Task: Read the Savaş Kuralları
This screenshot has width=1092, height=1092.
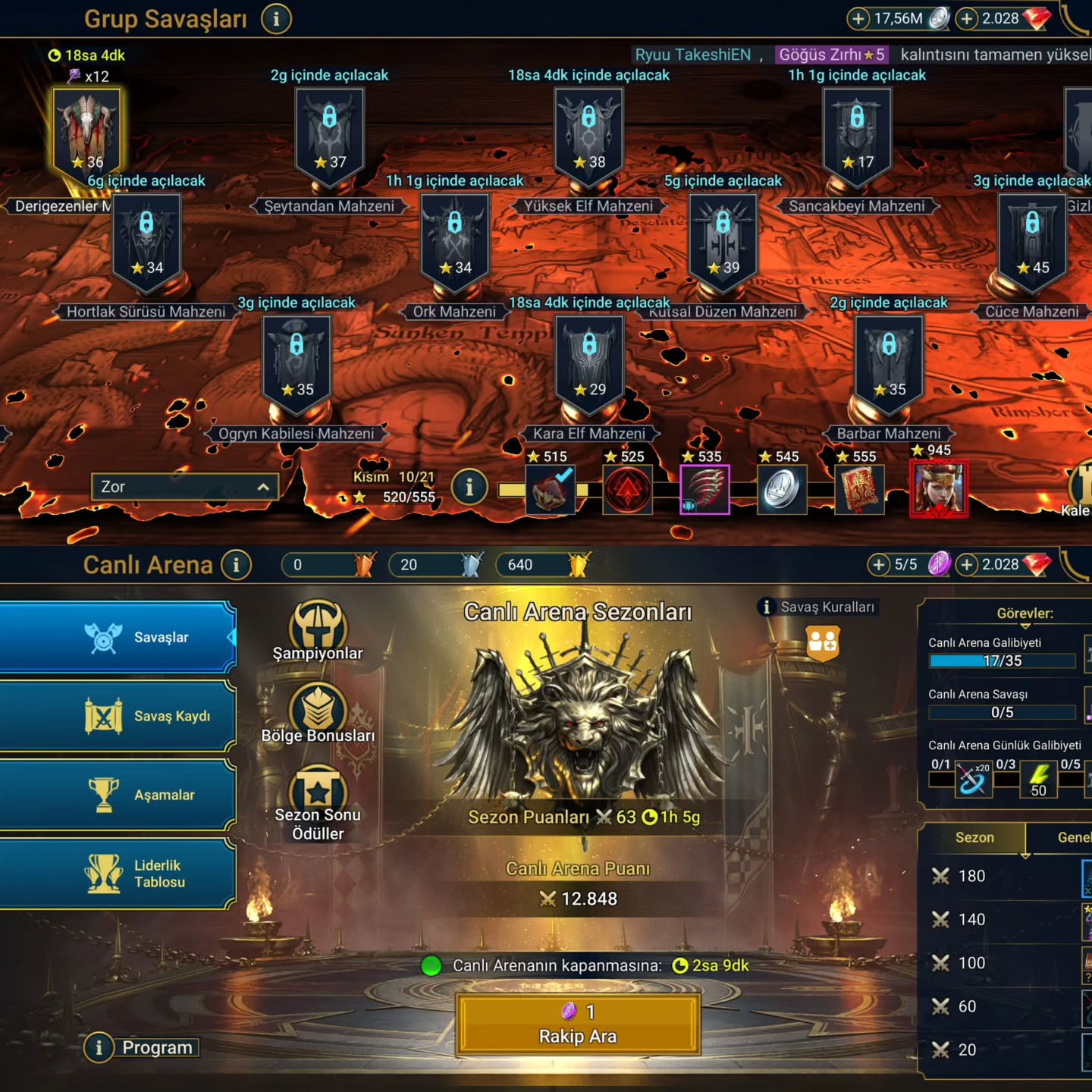Action: tap(819, 607)
